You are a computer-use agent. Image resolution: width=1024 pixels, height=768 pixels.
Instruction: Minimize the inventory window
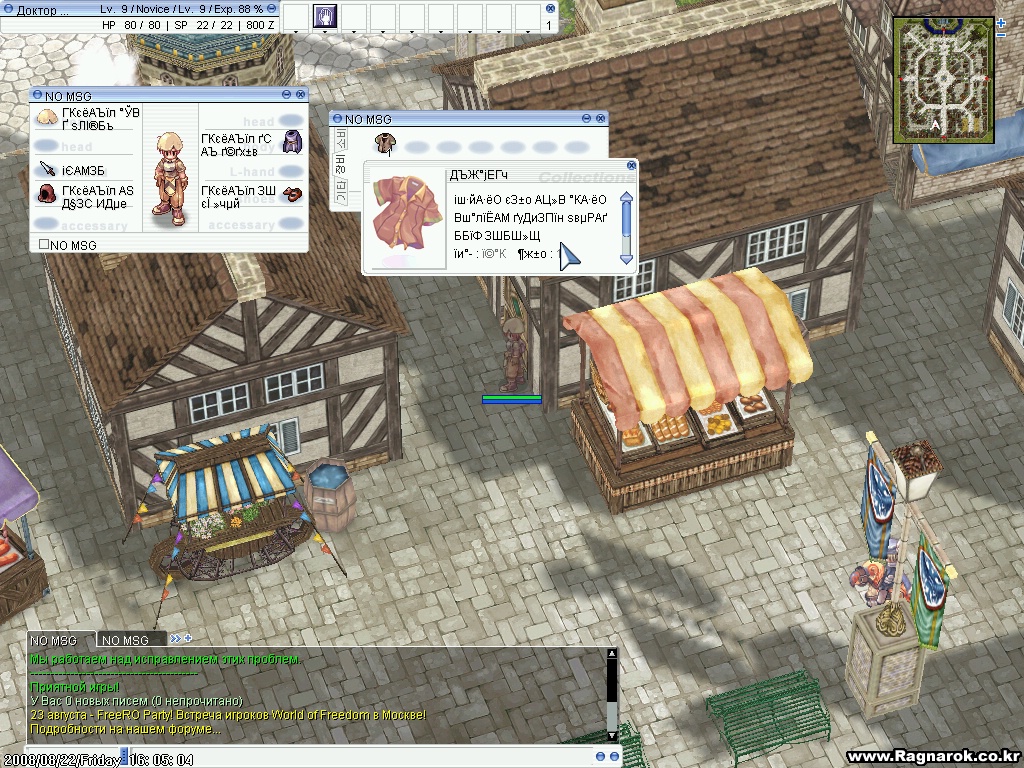(x=588, y=119)
